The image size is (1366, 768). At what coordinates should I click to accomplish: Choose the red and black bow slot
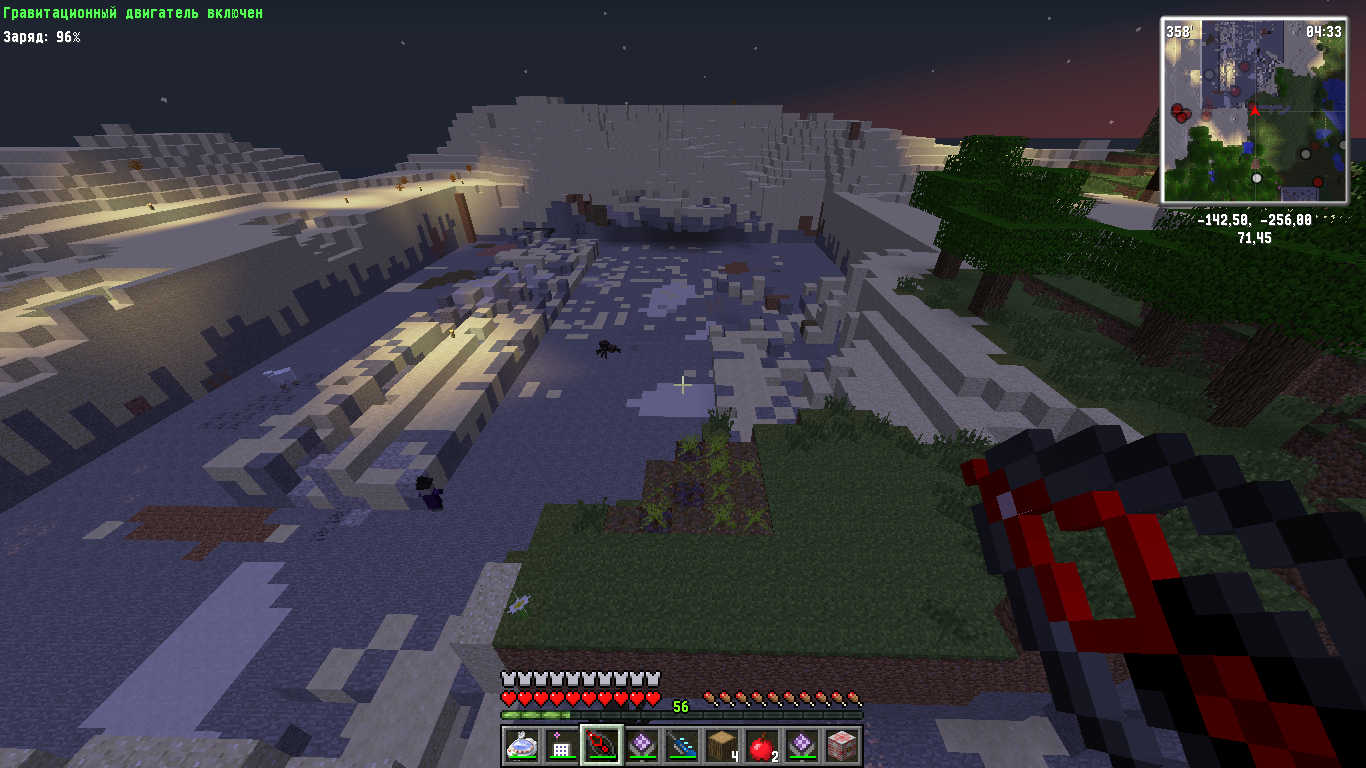[601, 745]
